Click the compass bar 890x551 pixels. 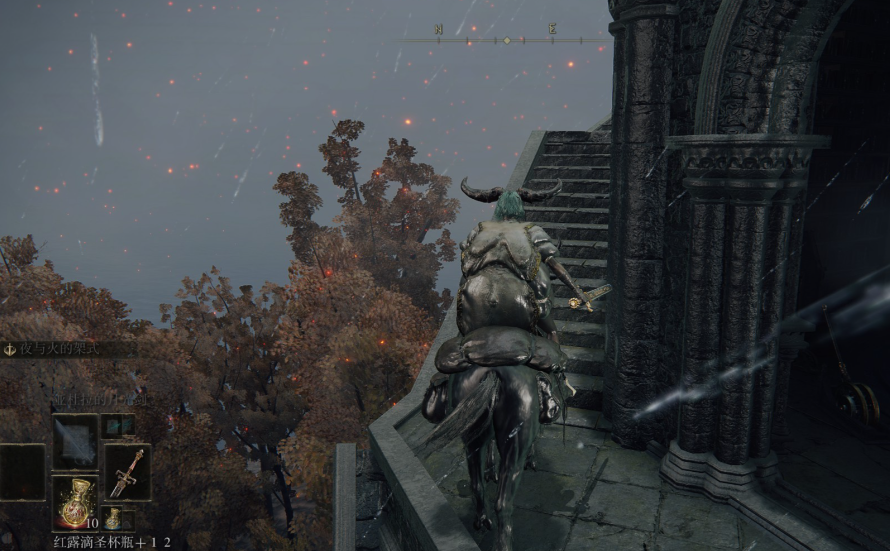505,40
